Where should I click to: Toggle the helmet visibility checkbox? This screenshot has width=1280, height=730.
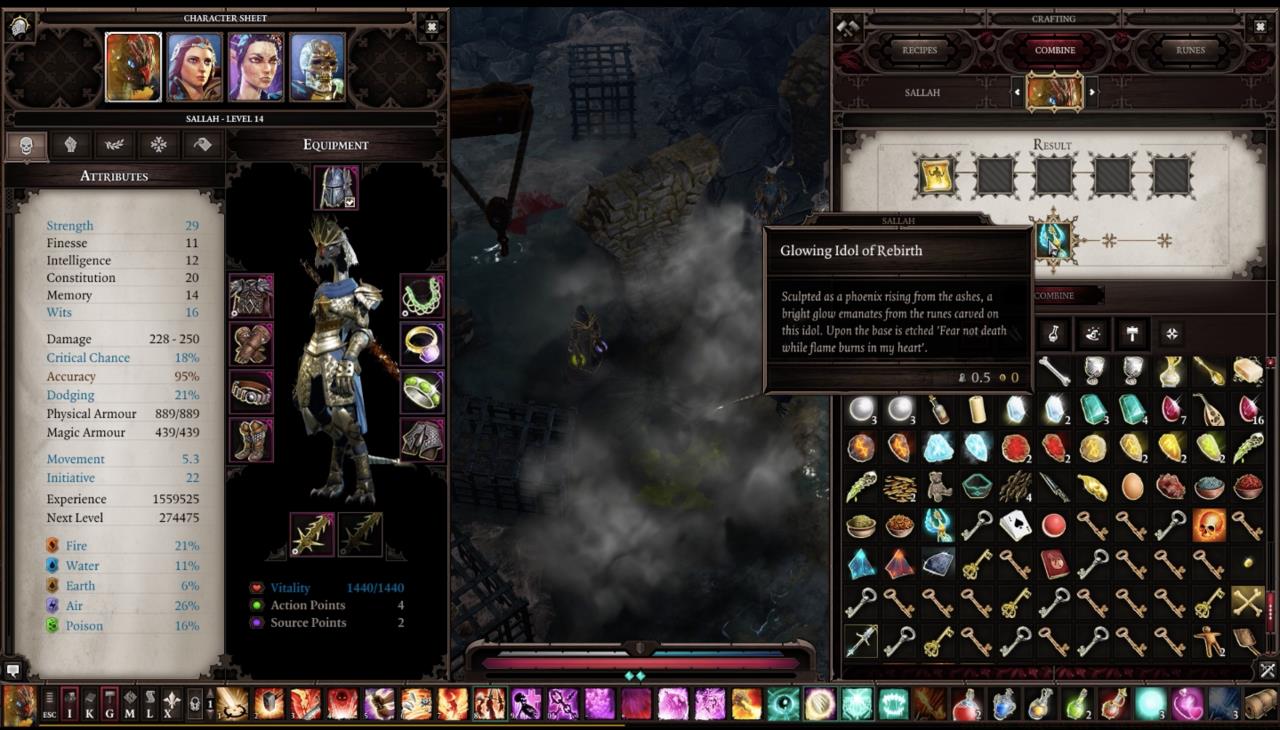tap(350, 201)
